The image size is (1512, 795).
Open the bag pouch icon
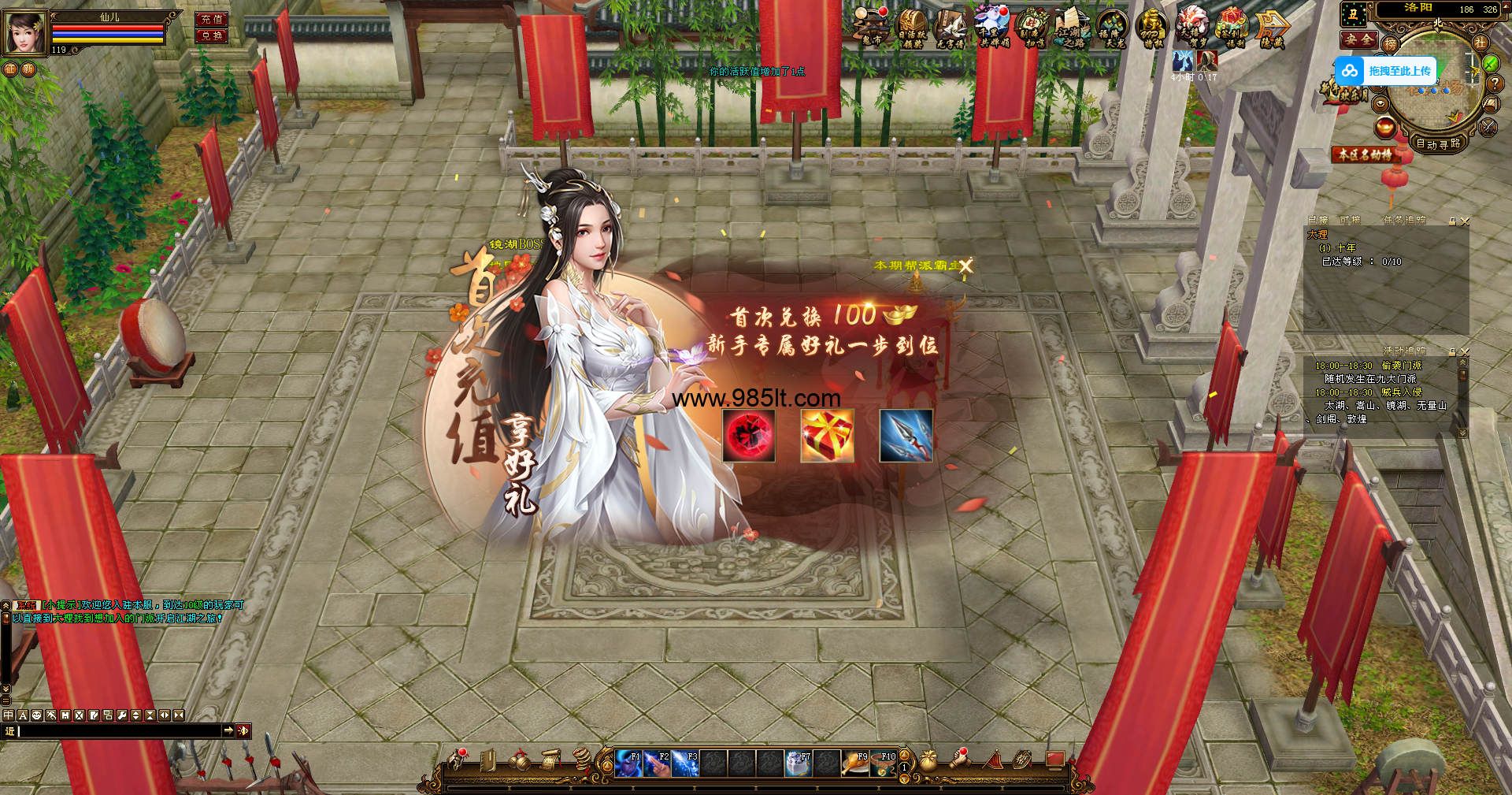tap(928, 761)
